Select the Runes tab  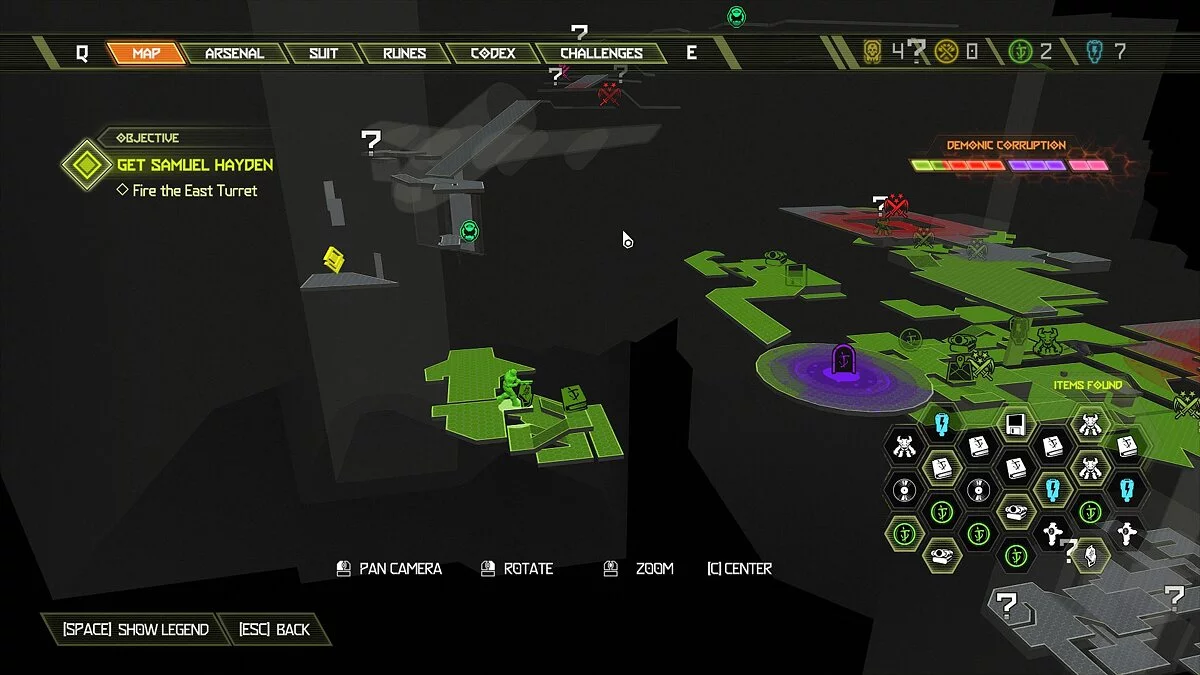[x=404, y=53]
